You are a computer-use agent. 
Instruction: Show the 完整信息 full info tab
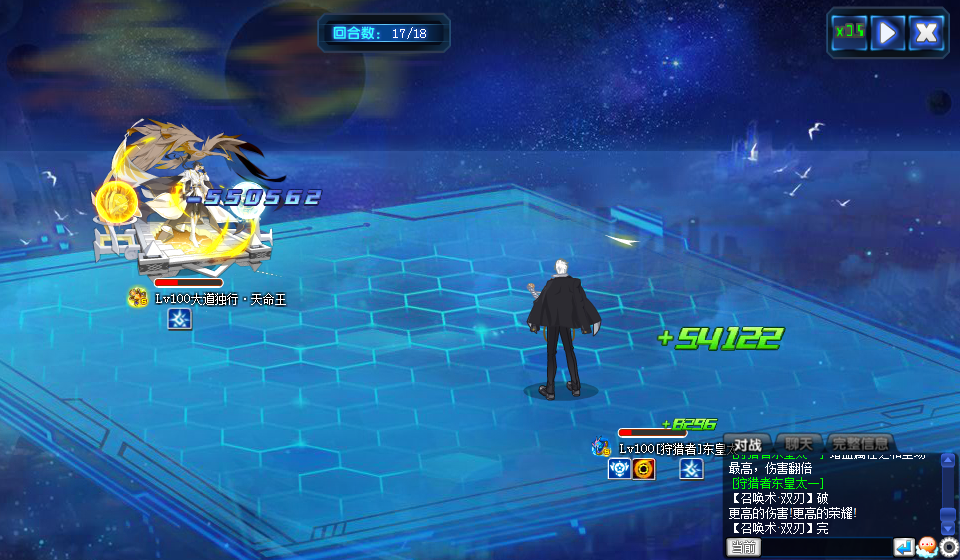coord(859,444)
